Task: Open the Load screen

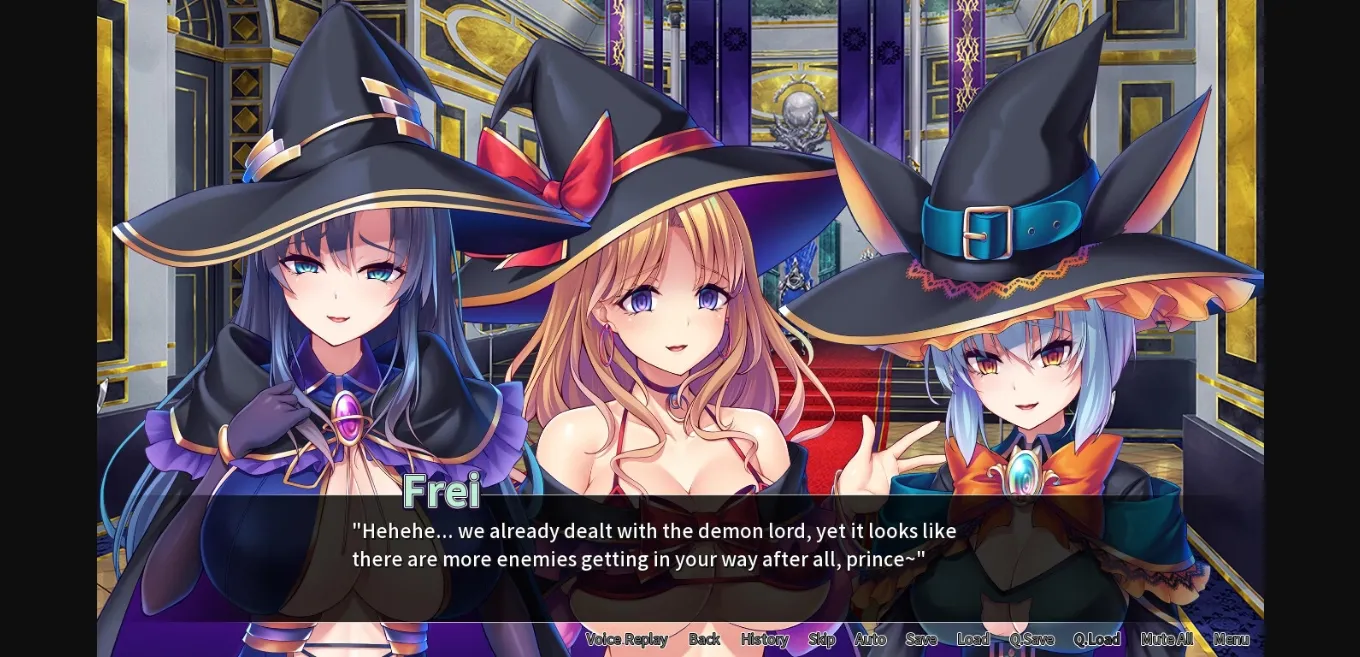Action: [972, 639]
